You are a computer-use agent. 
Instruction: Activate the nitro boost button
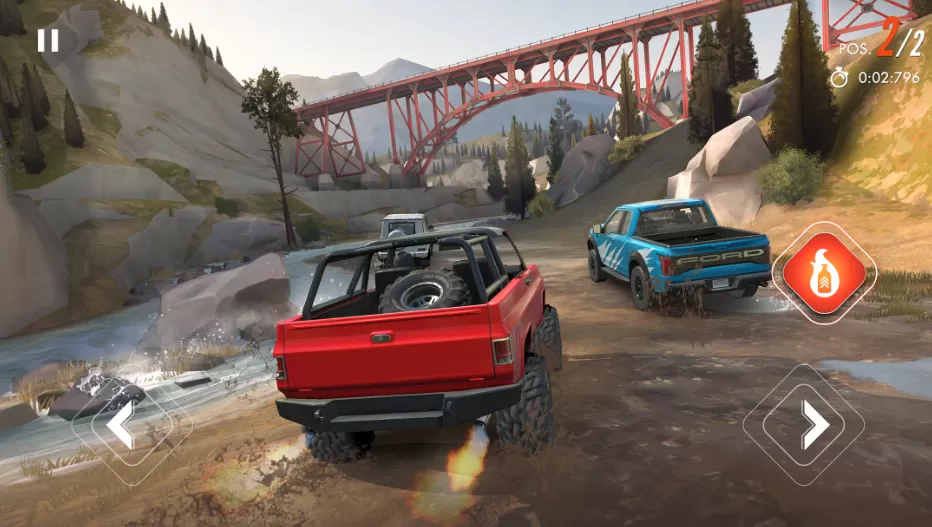point(824,273)
